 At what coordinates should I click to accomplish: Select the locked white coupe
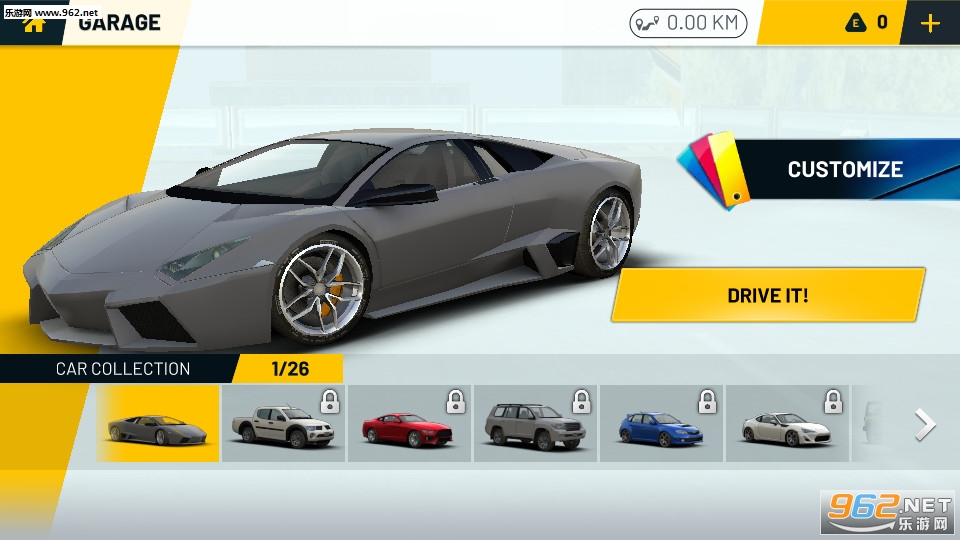click(x=787, y=424)
